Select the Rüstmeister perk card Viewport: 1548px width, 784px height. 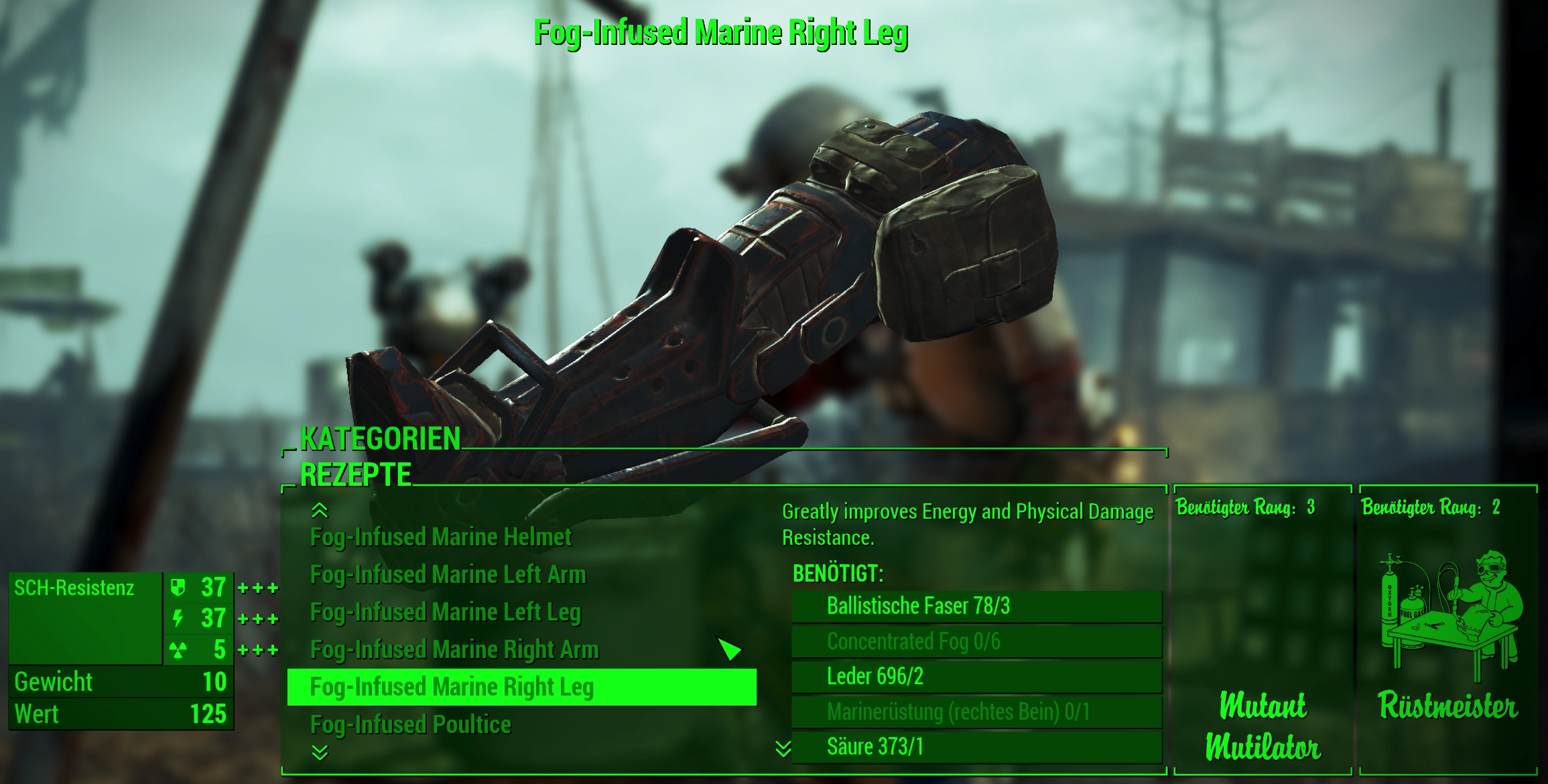coord(1447,630)
